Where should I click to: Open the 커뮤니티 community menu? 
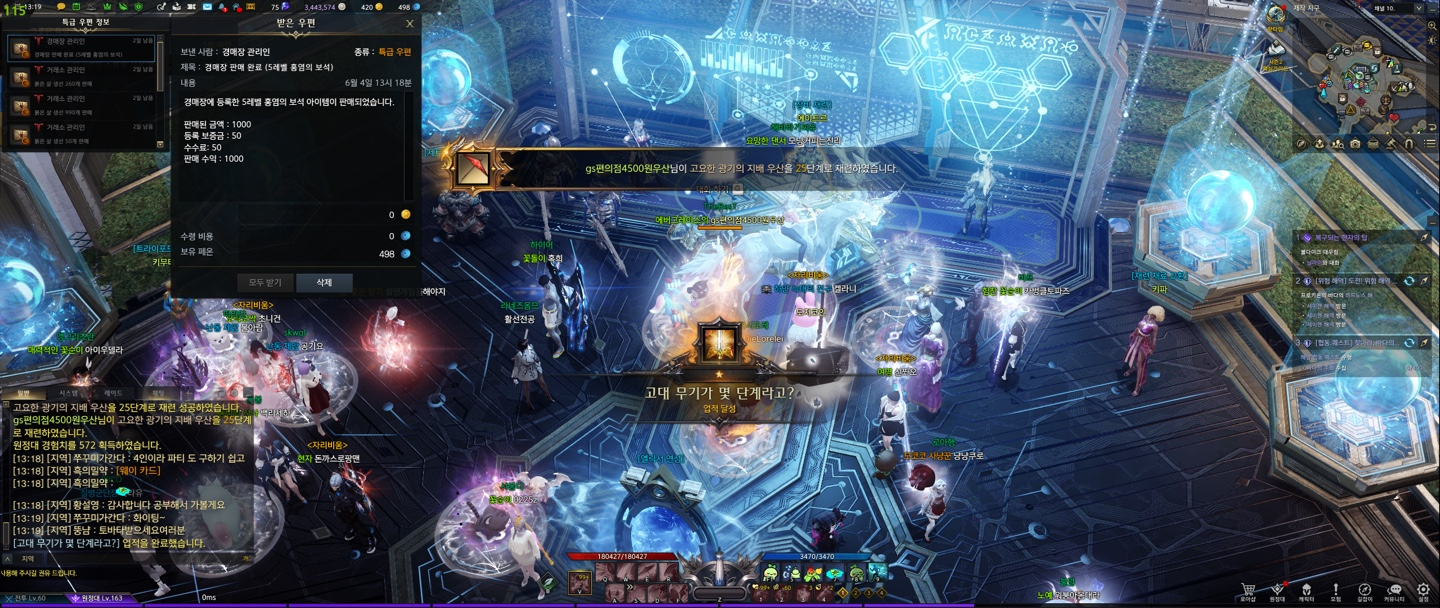coord(1394,590)
